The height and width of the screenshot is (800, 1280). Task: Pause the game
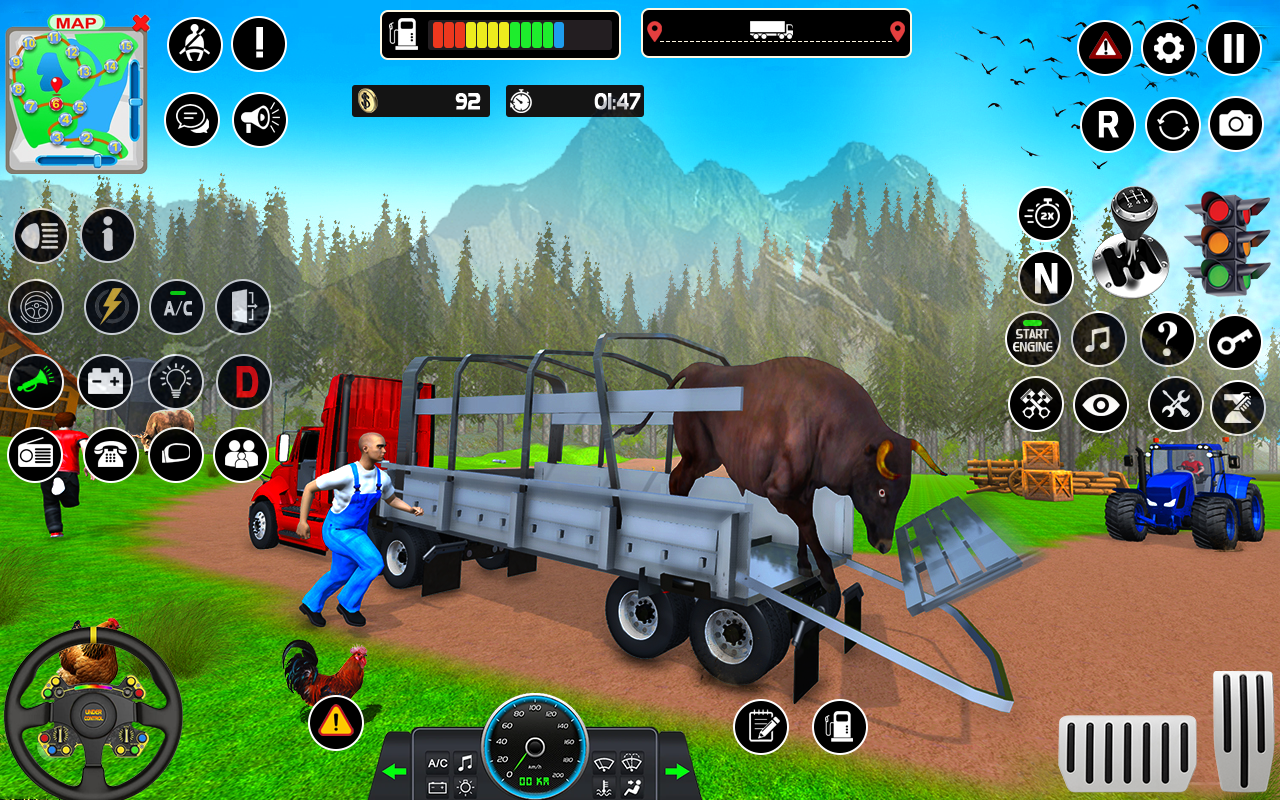(x=1234, y=47)
